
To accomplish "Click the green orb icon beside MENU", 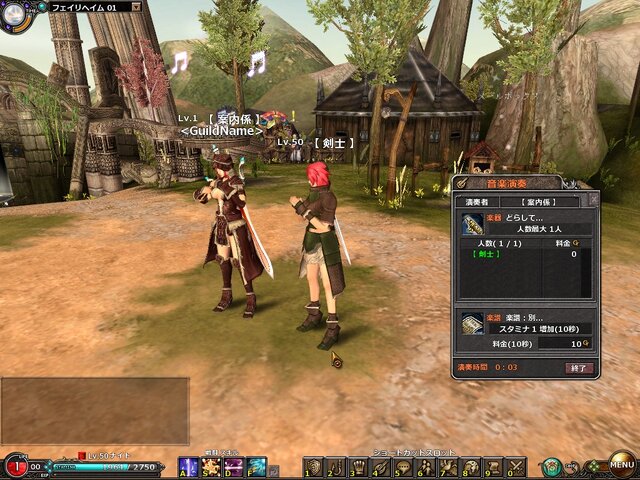I will click(552, 467).
